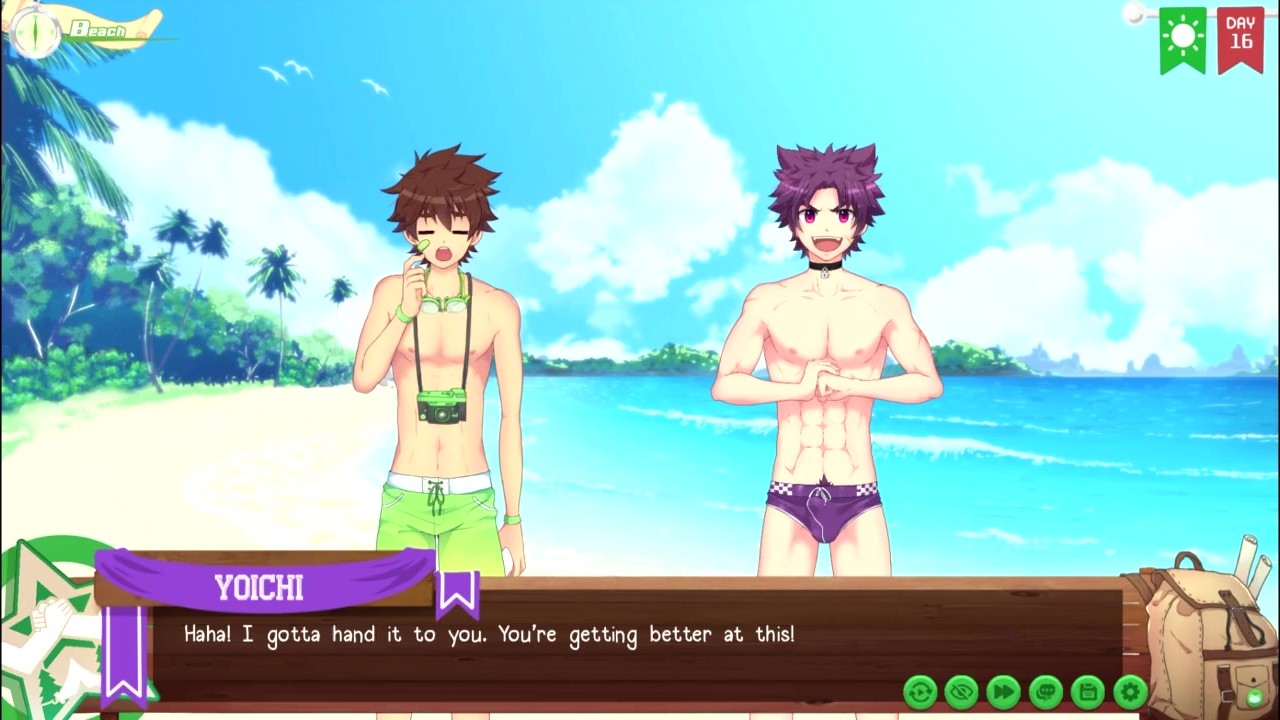Toggle the auto-play dialogue button
The image size is (1280, 720).
(920, 691)
